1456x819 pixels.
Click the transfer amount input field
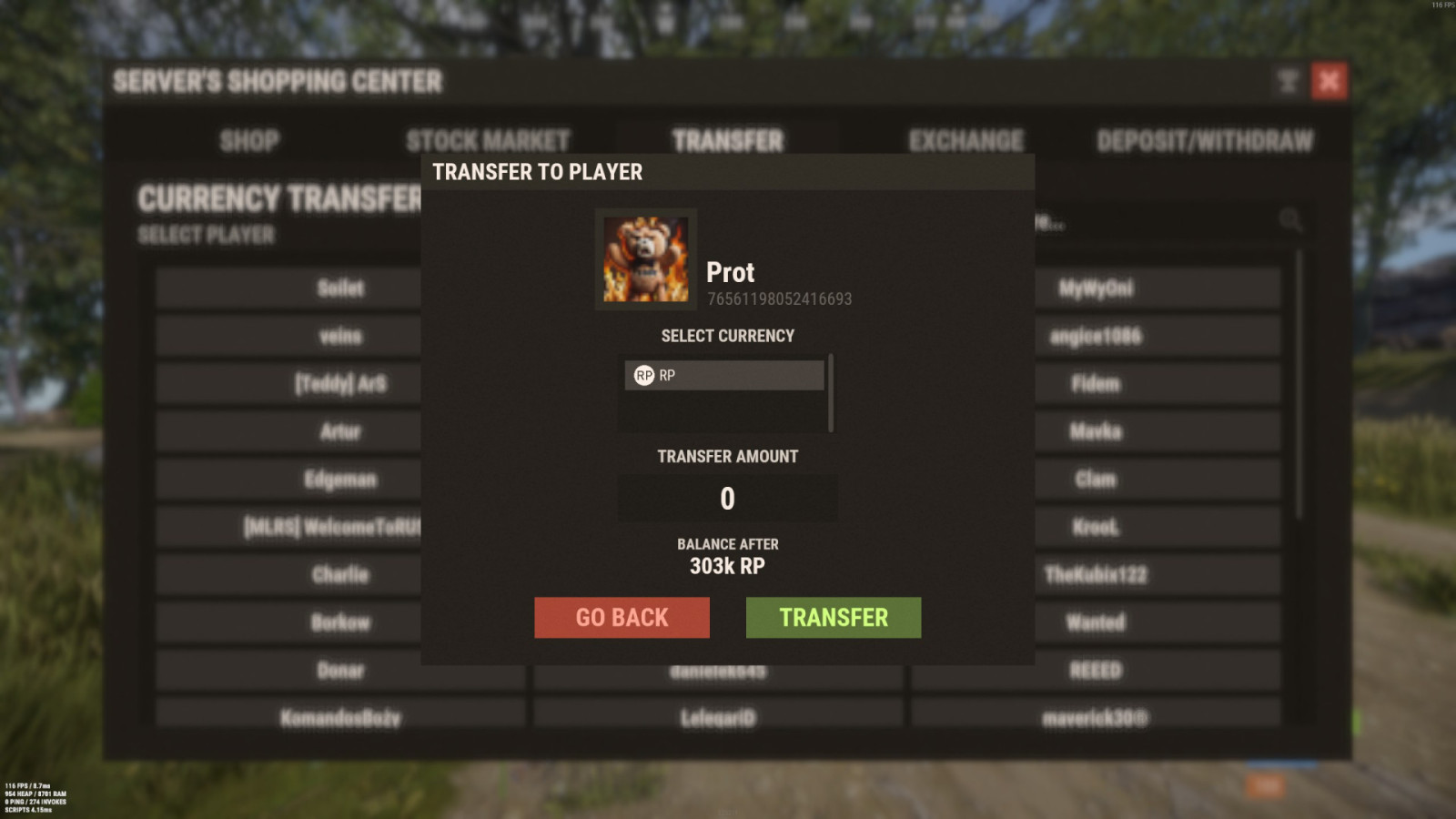[x=728, y=497]
